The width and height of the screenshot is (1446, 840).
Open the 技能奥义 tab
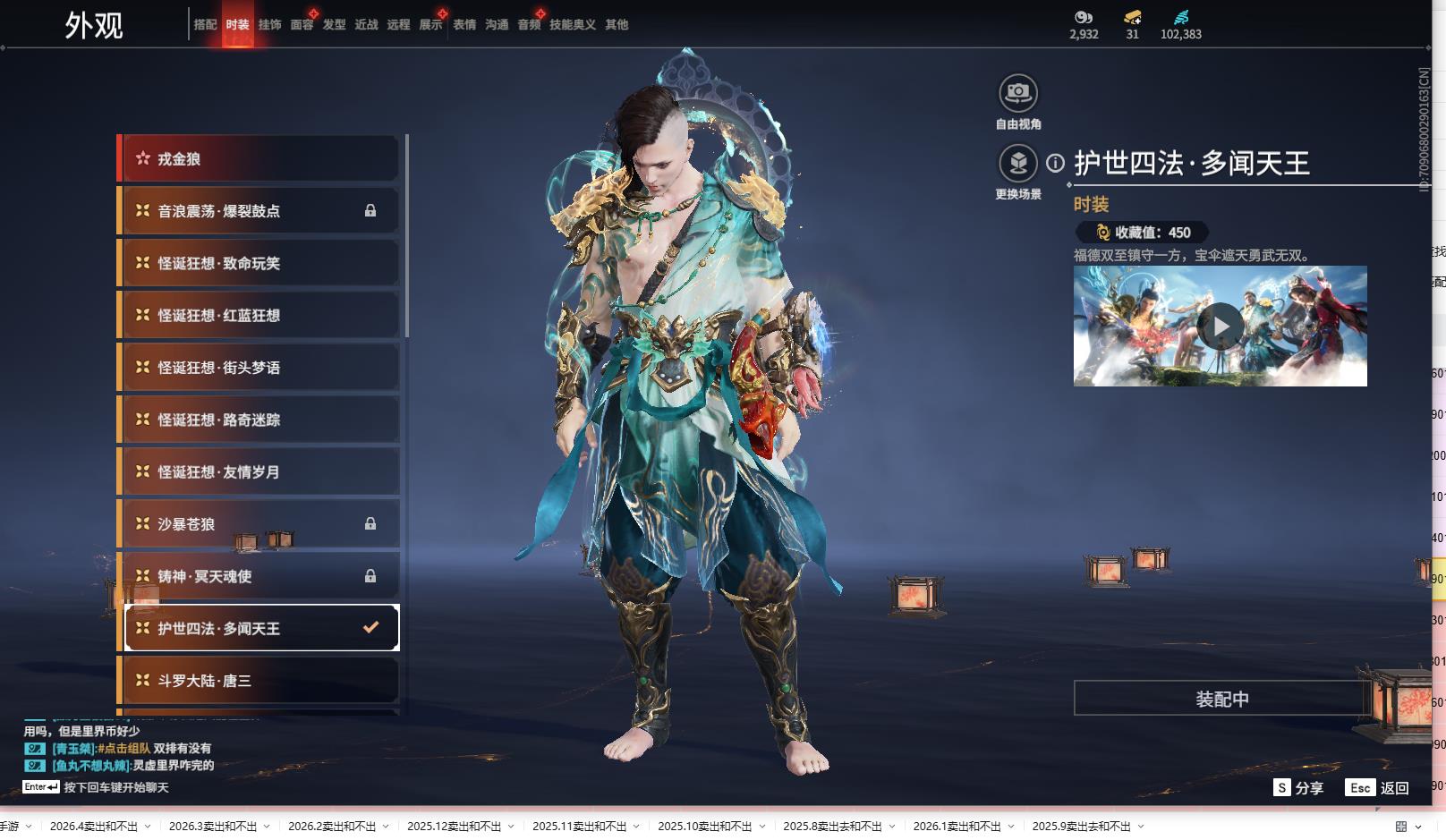pos(572,25)
